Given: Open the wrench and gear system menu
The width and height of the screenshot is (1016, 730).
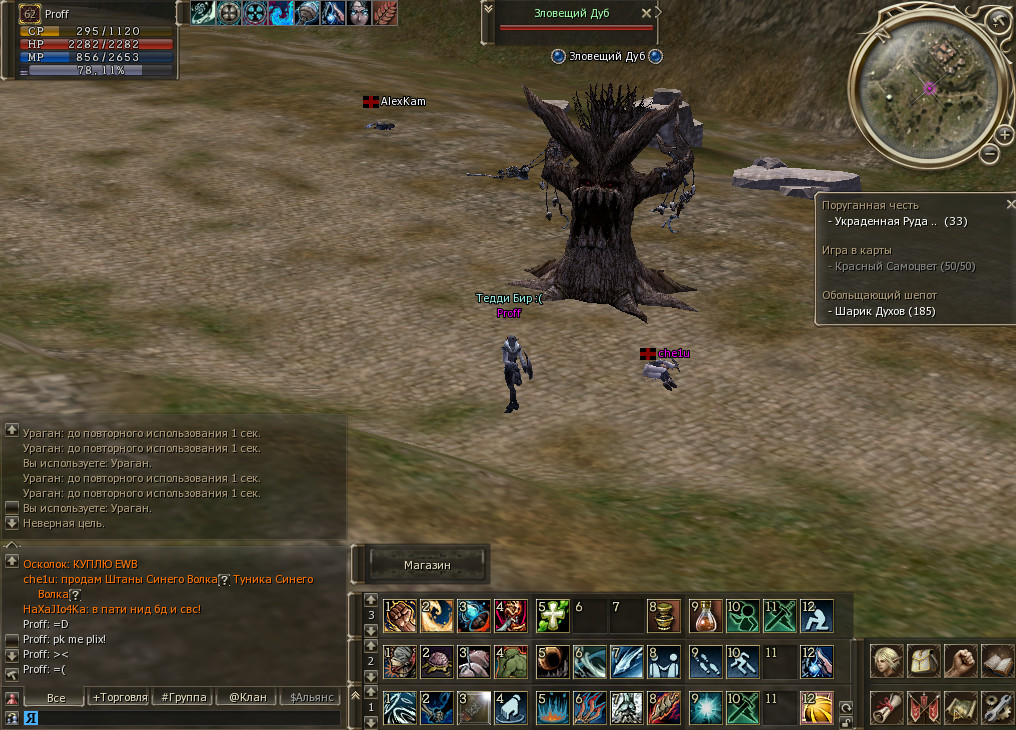Looking at the screenshot, I should click(x=997, y=706).
